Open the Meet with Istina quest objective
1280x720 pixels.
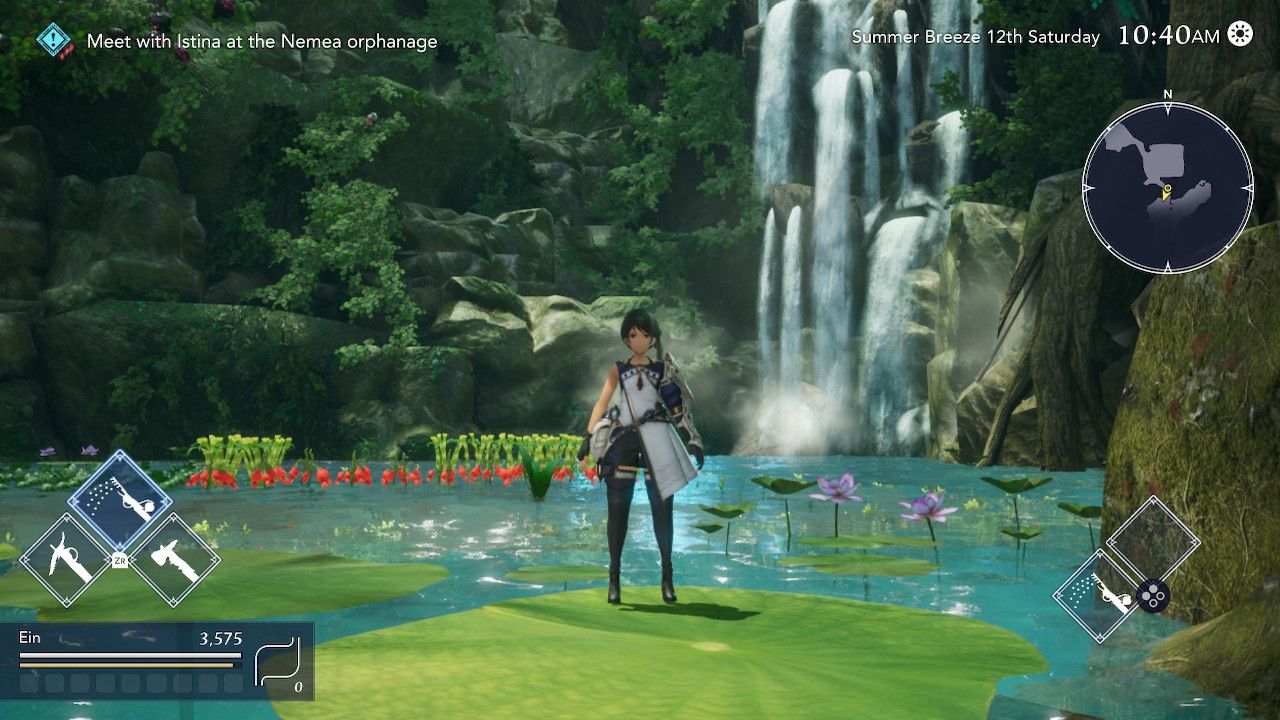pos(261,42)
